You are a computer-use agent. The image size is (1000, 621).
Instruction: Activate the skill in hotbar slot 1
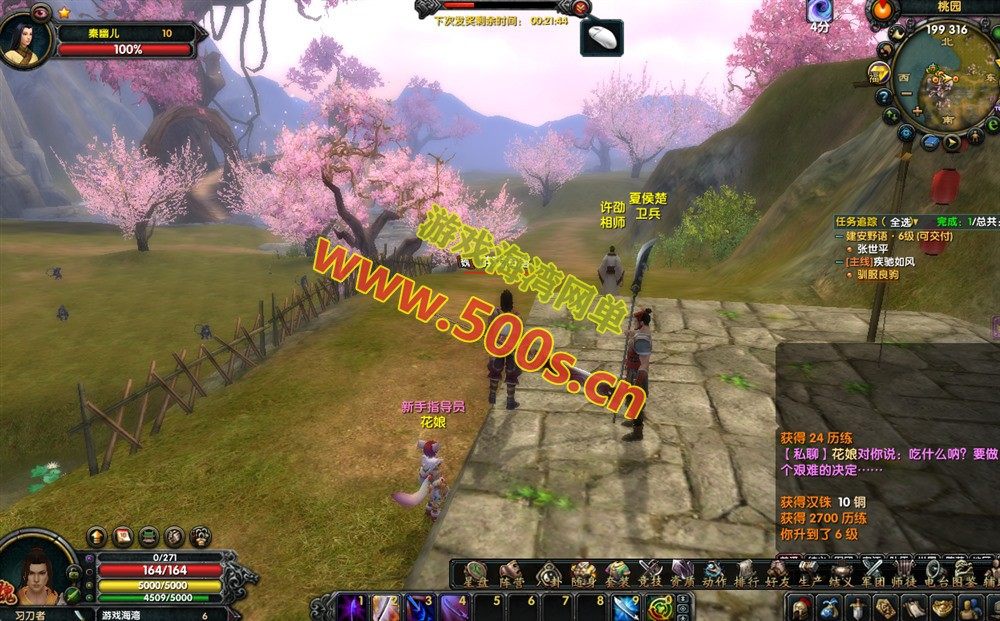click(x=352, y=607)
